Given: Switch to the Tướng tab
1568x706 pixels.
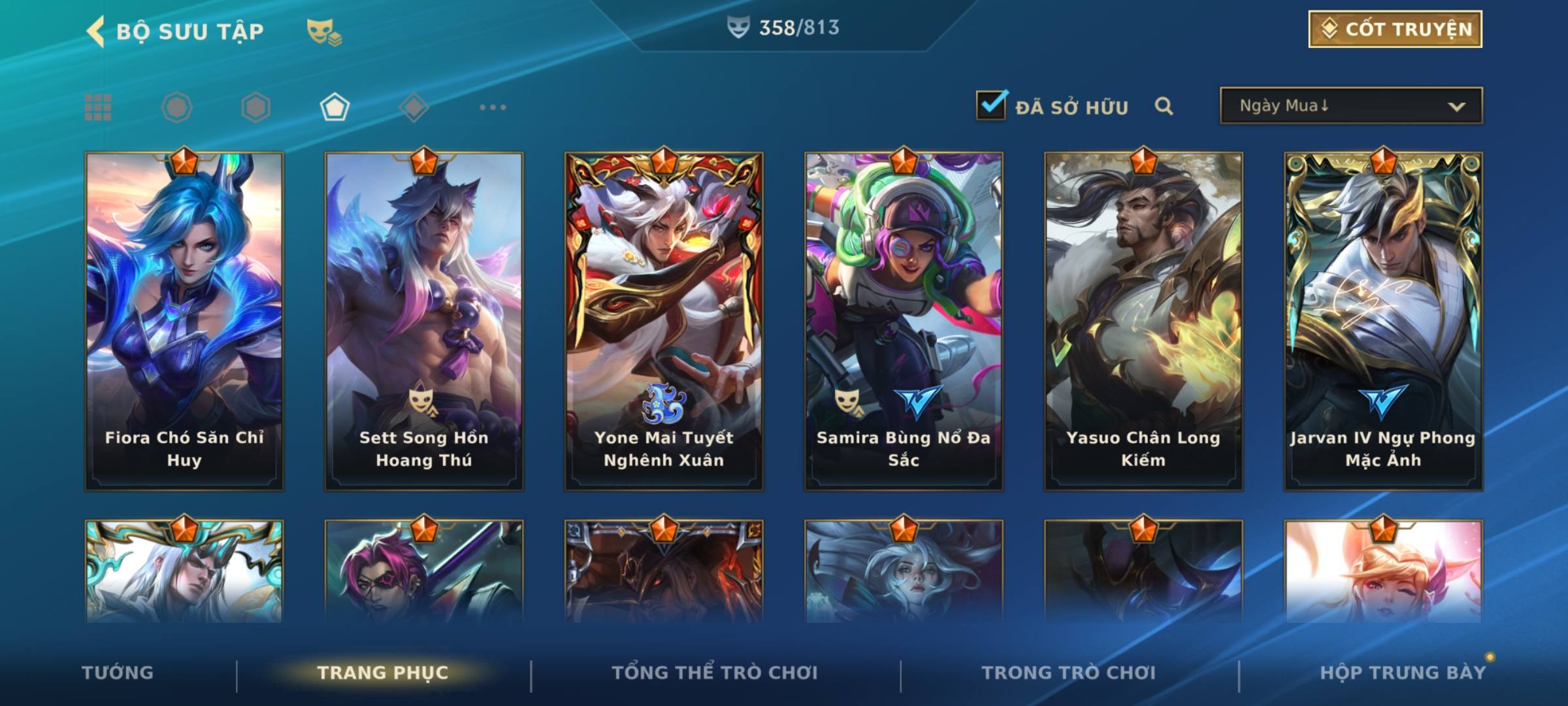Looking at the screenshot, I should click(118, 673).
